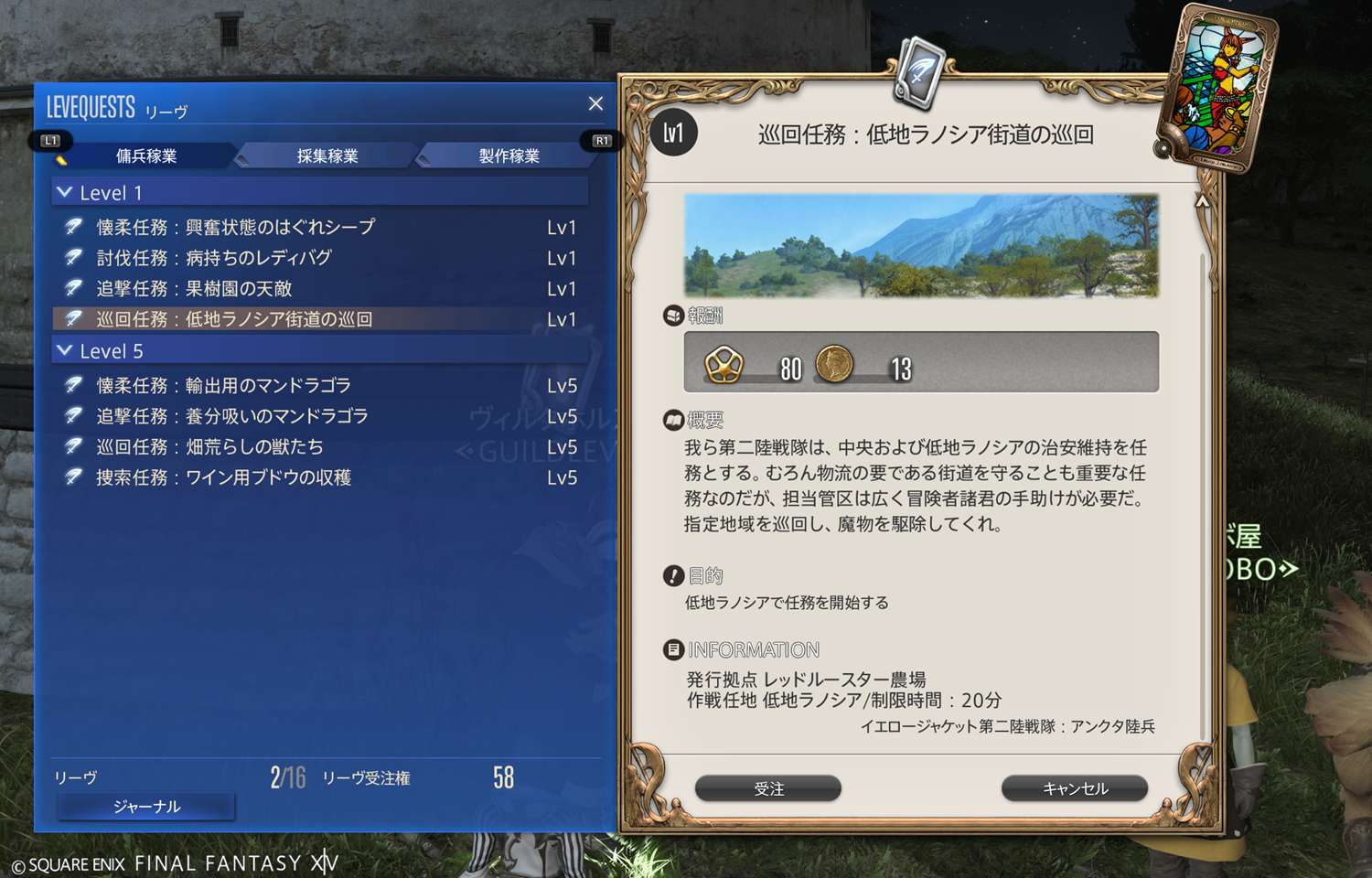The height and width of the screenshot is (878, 1372).
Task: Cancel with the キャンセル button
Action: (1075, 788)
